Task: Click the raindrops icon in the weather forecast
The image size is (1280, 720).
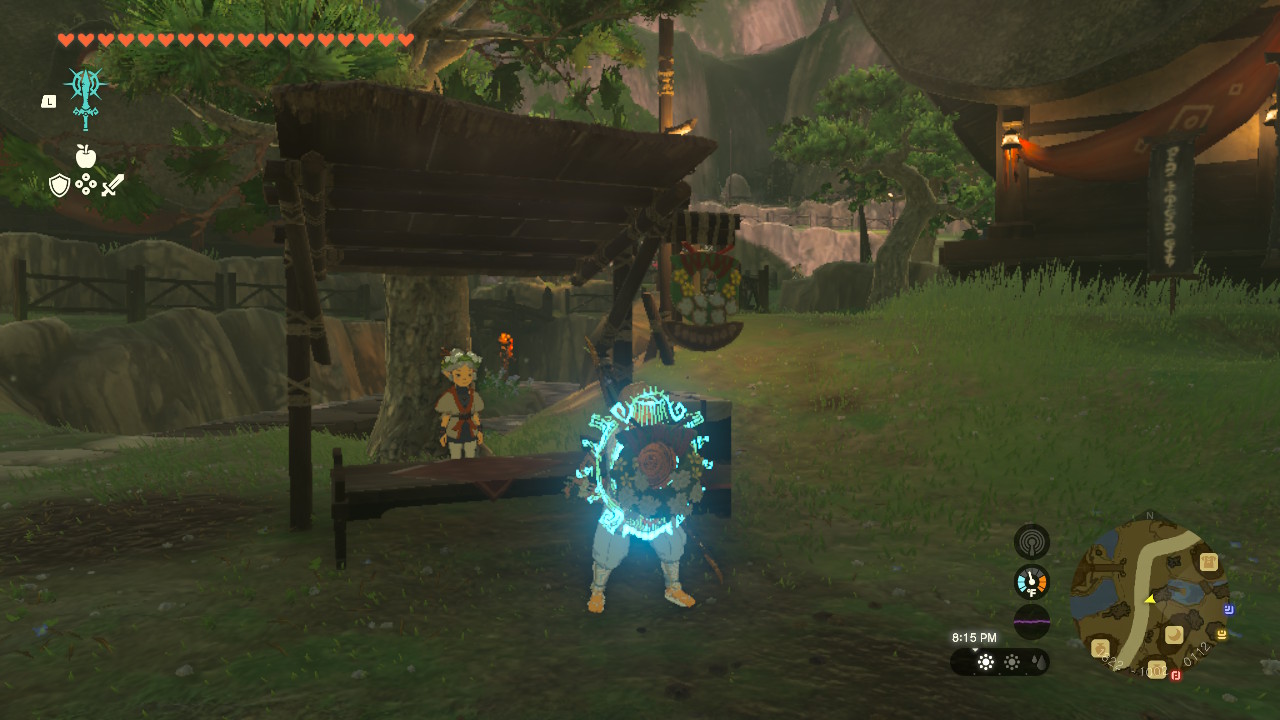Action: pos(1039,661)
